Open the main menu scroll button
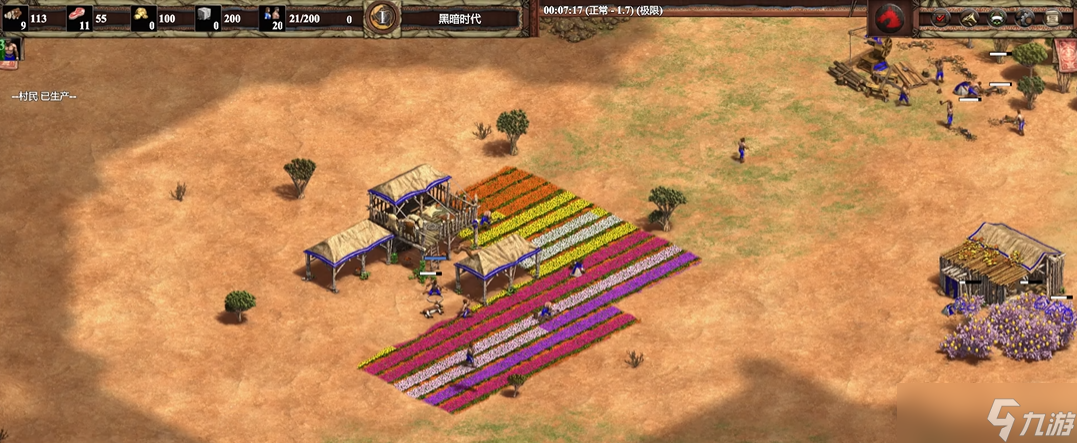The image size is (1077, 443). point(1054,18)
